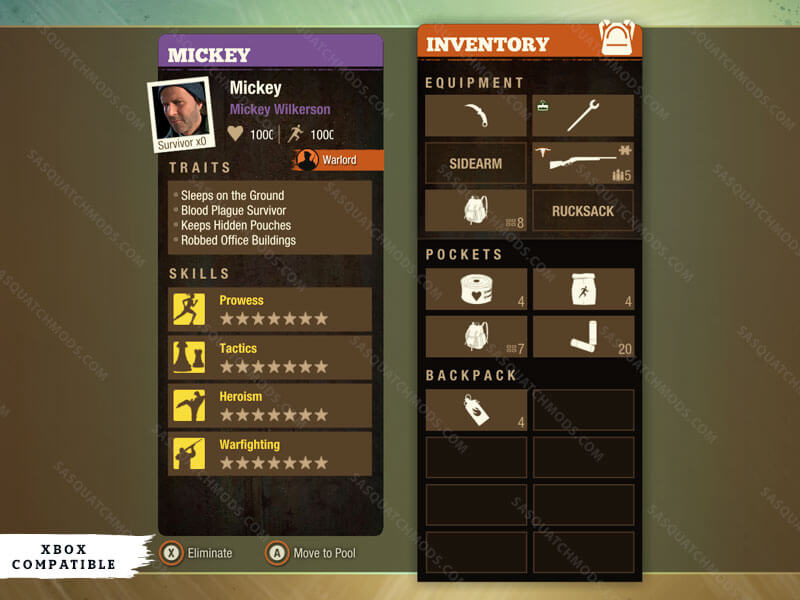Open the Tactics skill
The width and height of the screenshot is (800, 600).
pos(270,358)
